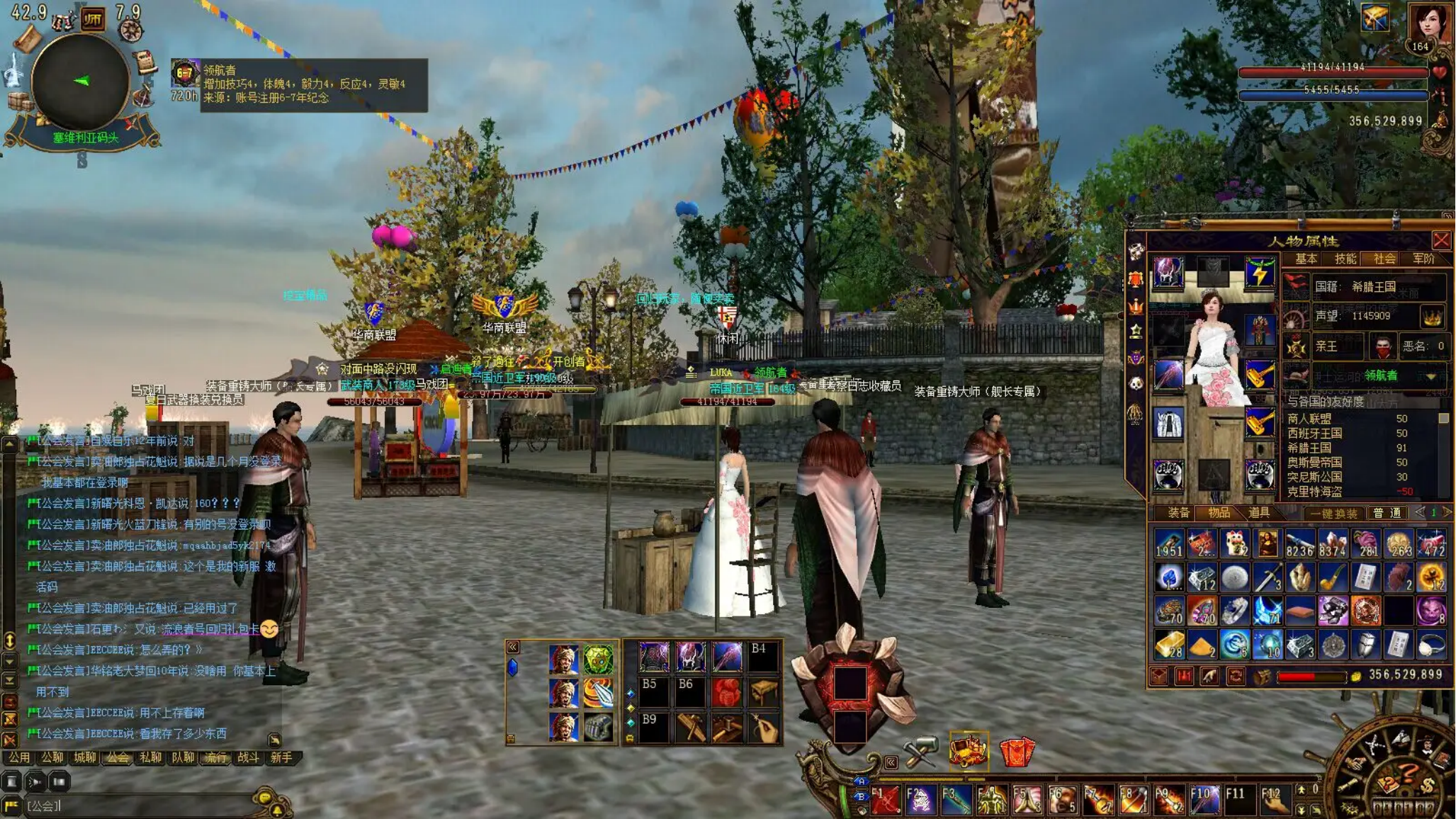
Task: Switch to the 道具 items tab
Action: (x=1258, y=512)
